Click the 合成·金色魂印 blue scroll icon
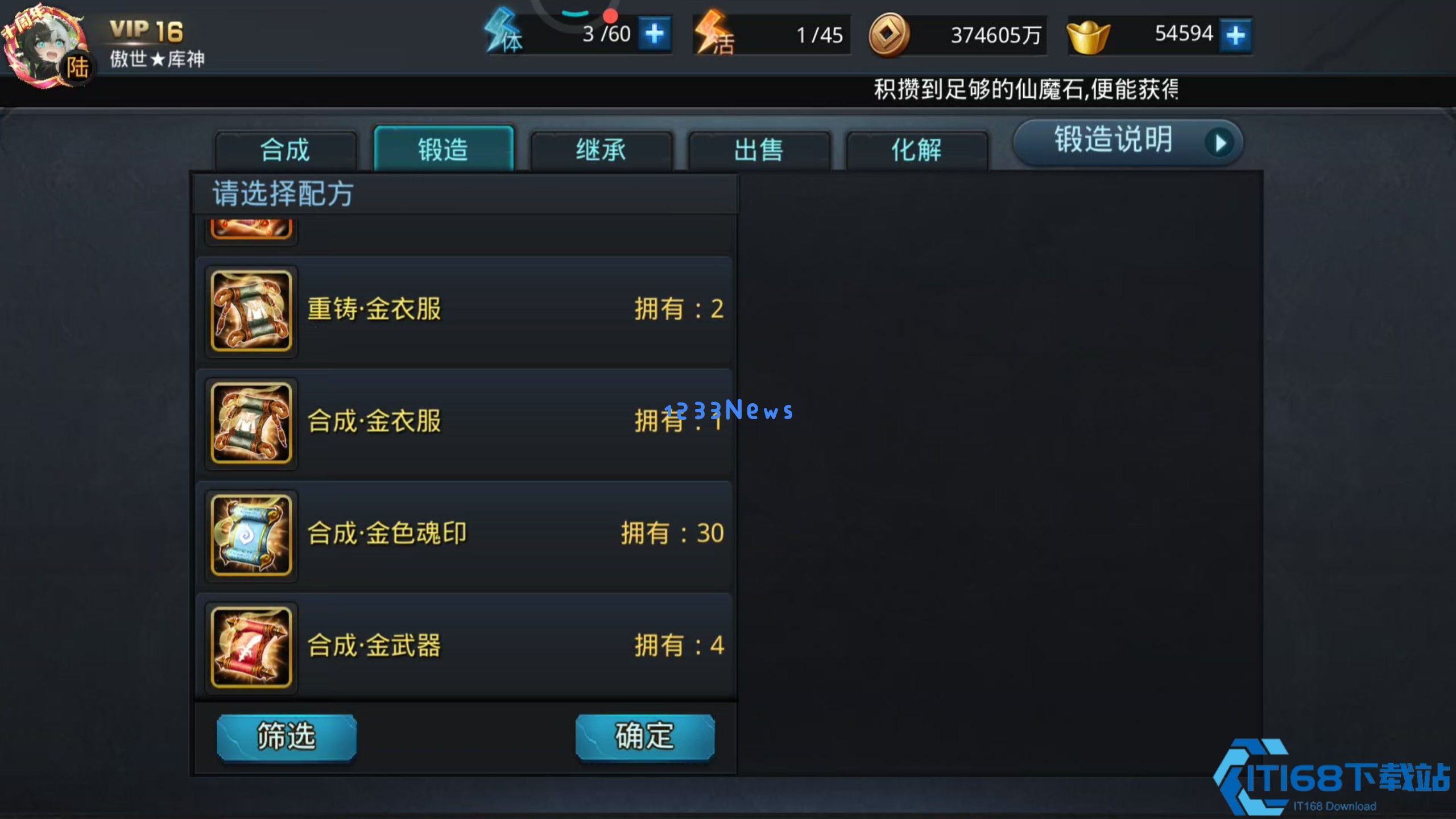Screen dimensions: 1456x819 [x=252, y=535]
